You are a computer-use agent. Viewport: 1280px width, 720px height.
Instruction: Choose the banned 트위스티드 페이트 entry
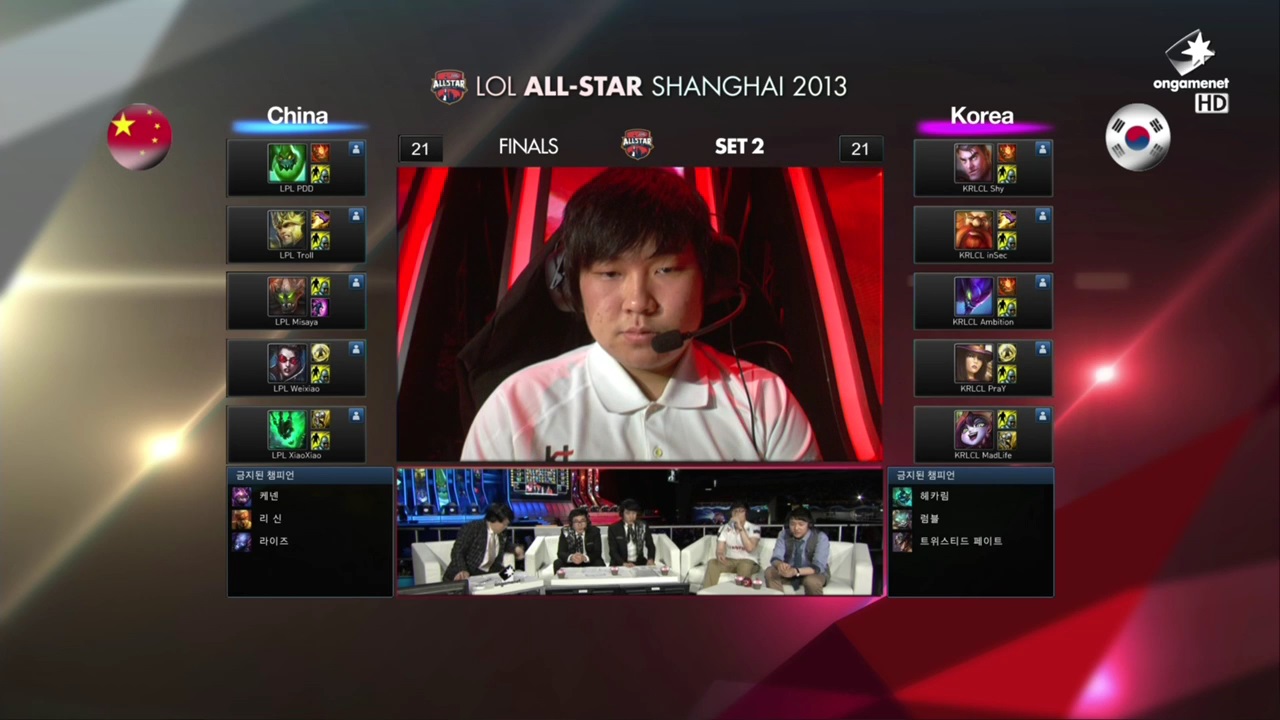959,541
